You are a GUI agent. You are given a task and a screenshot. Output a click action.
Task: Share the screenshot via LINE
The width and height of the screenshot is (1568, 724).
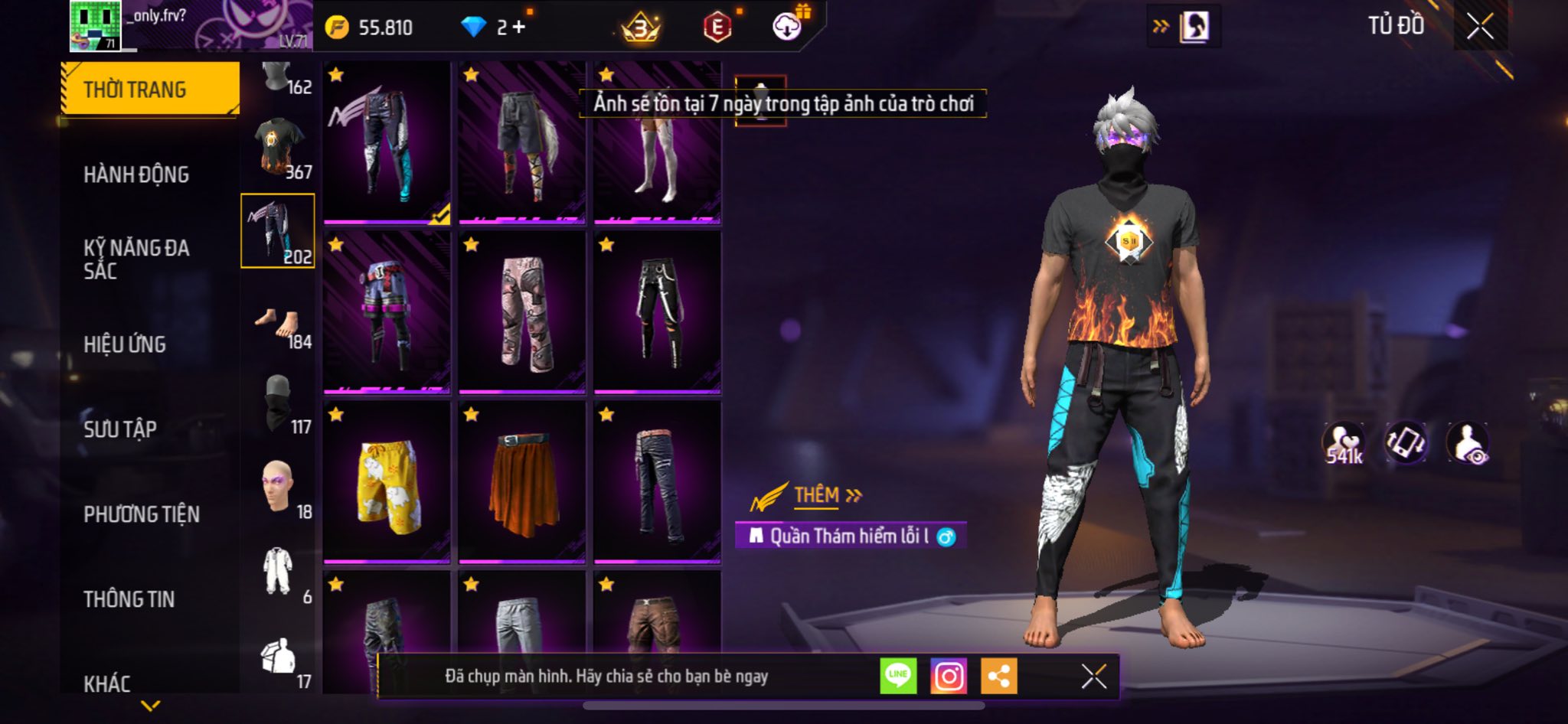(x=898, y=677)
